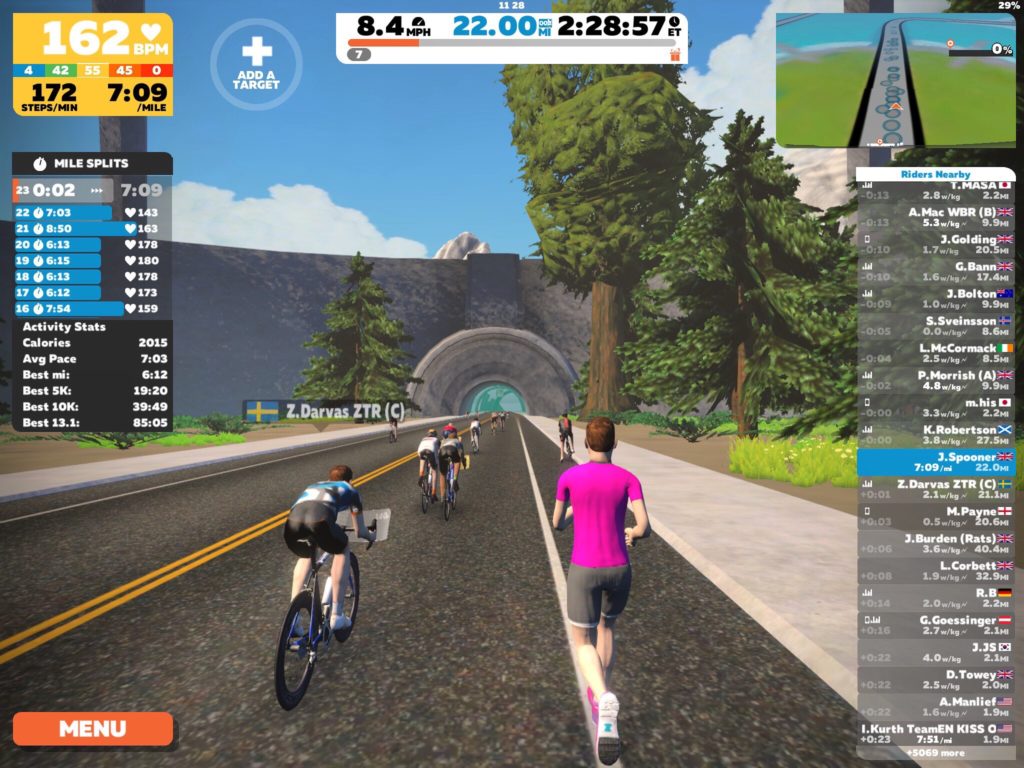Choose L.McCormack in the rider list

[x=936, y=353]
